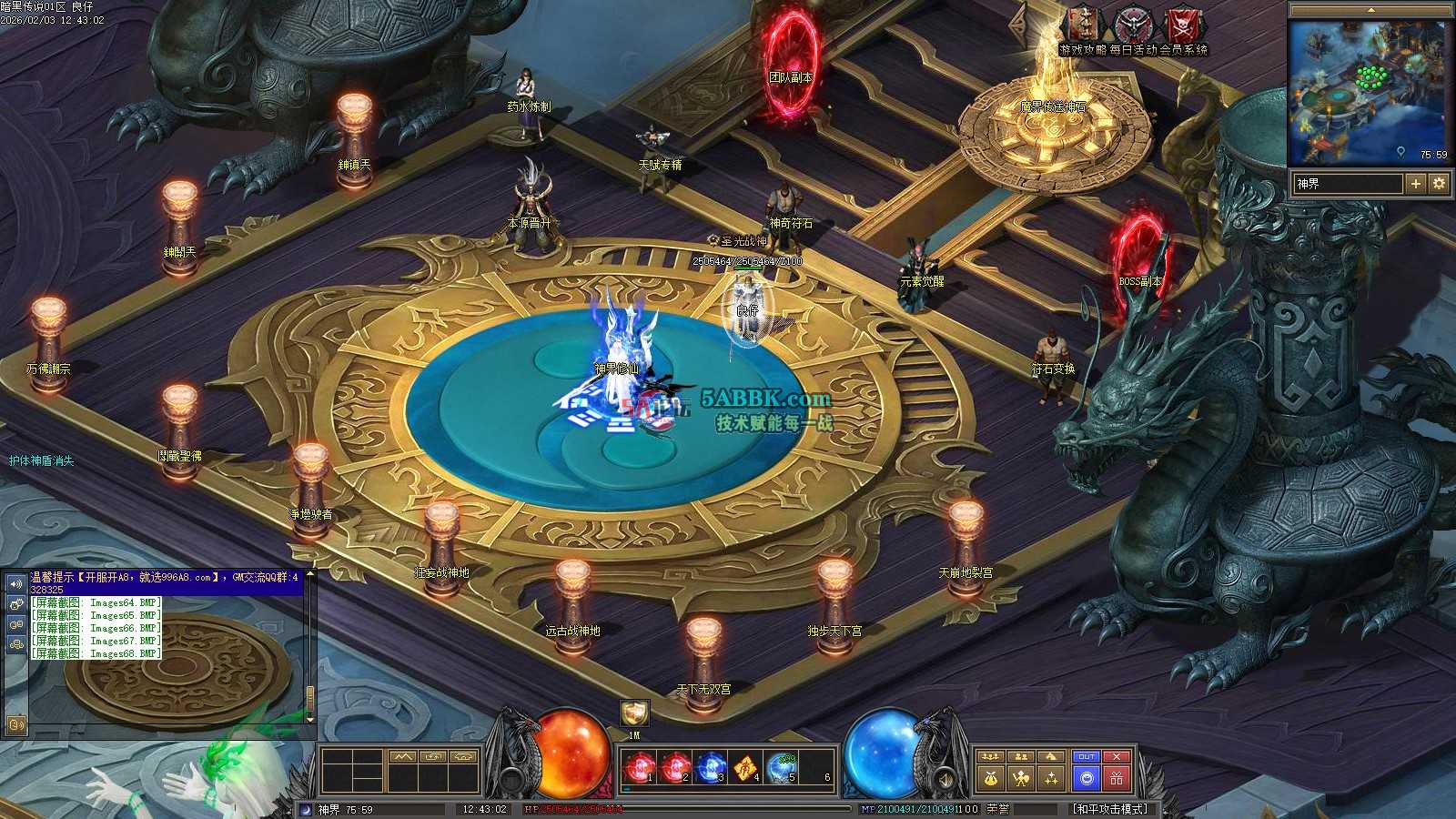Use the orange talisman in slot 4

tap(746, 769)
